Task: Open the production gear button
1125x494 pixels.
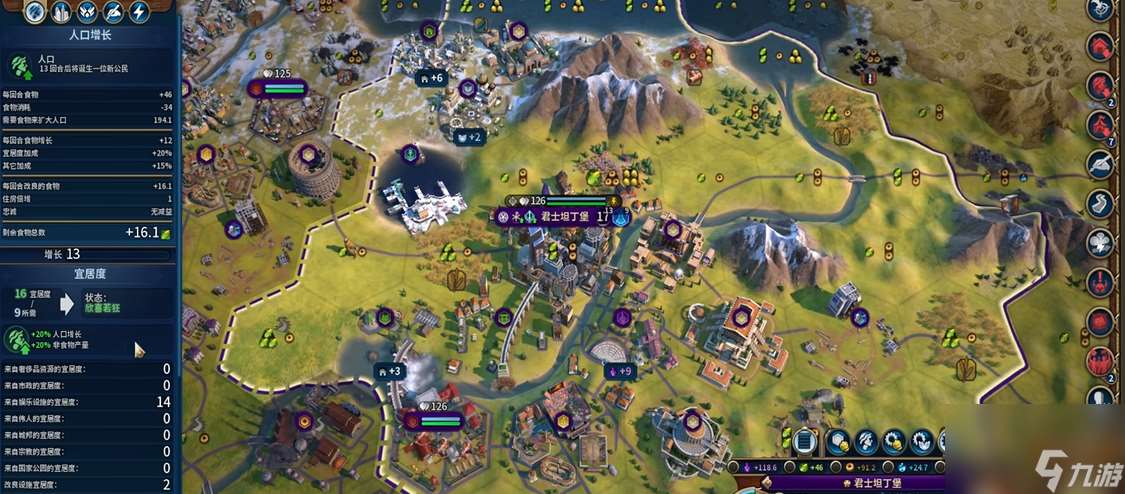Action: 922,440
